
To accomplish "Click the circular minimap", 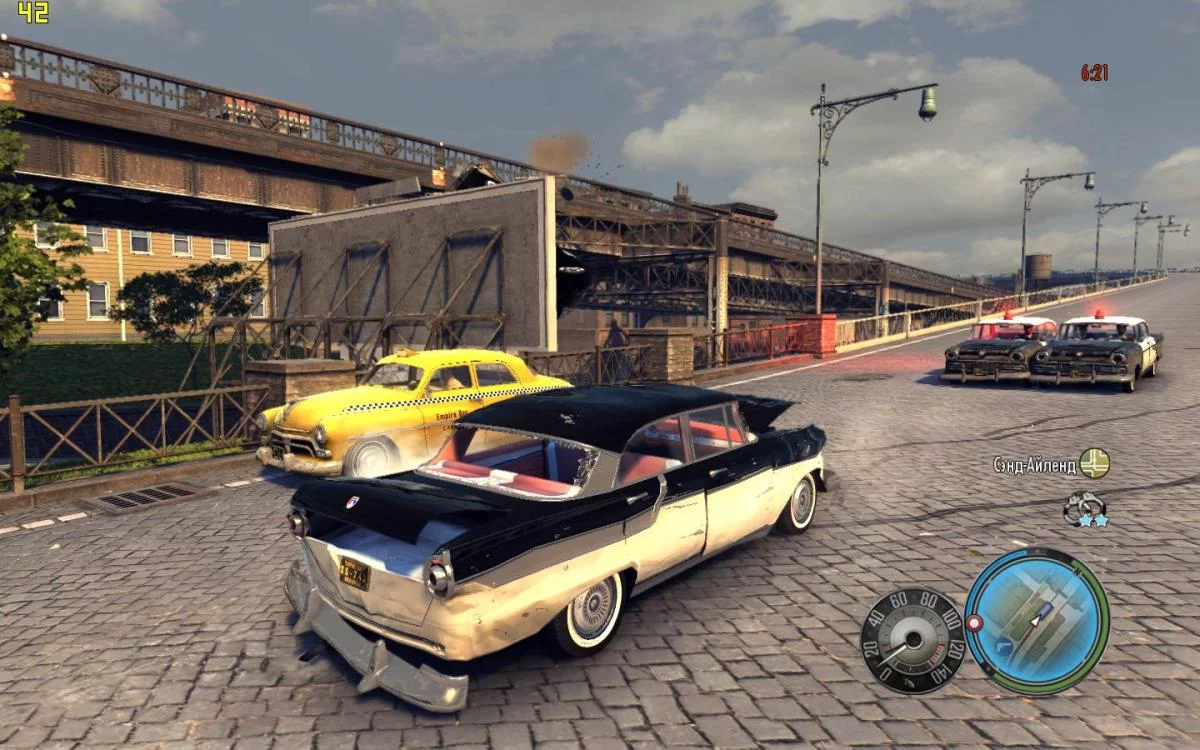I will click(1037, 621).
